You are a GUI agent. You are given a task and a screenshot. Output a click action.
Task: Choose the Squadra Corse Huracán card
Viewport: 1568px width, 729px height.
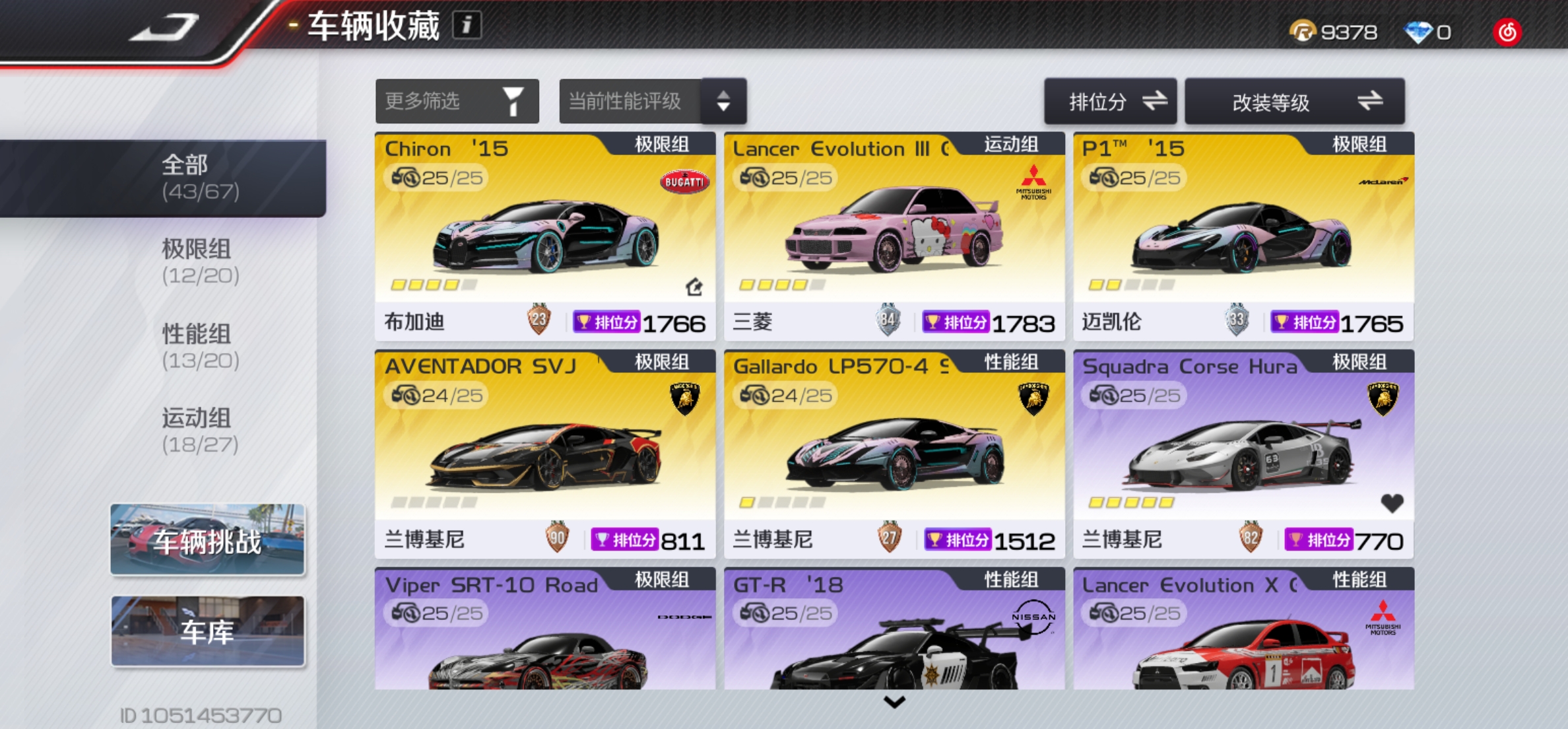click(1243, 454)
